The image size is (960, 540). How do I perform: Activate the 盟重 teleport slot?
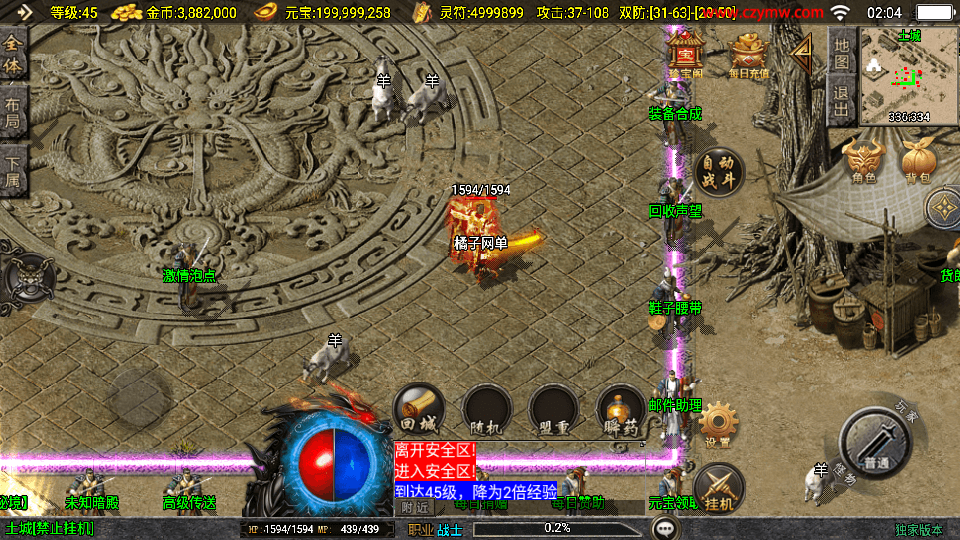[x=554, y=410]
